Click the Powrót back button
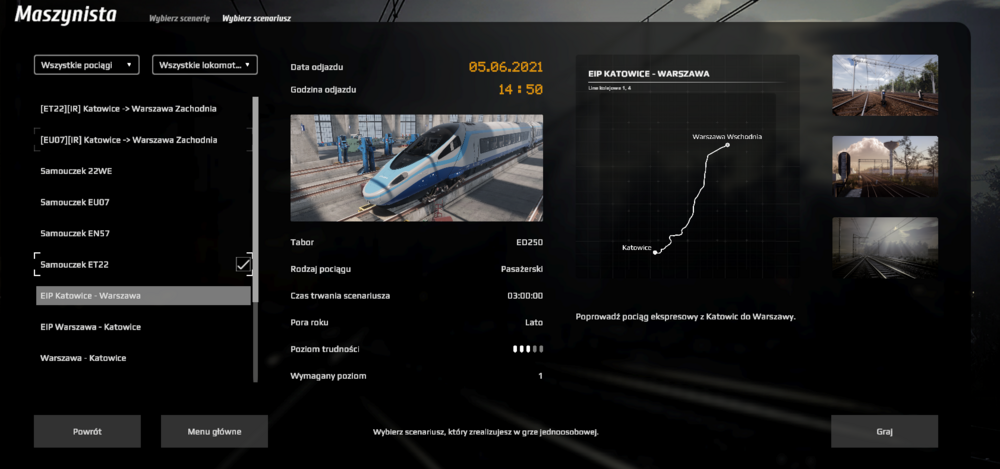 (87, 431)
